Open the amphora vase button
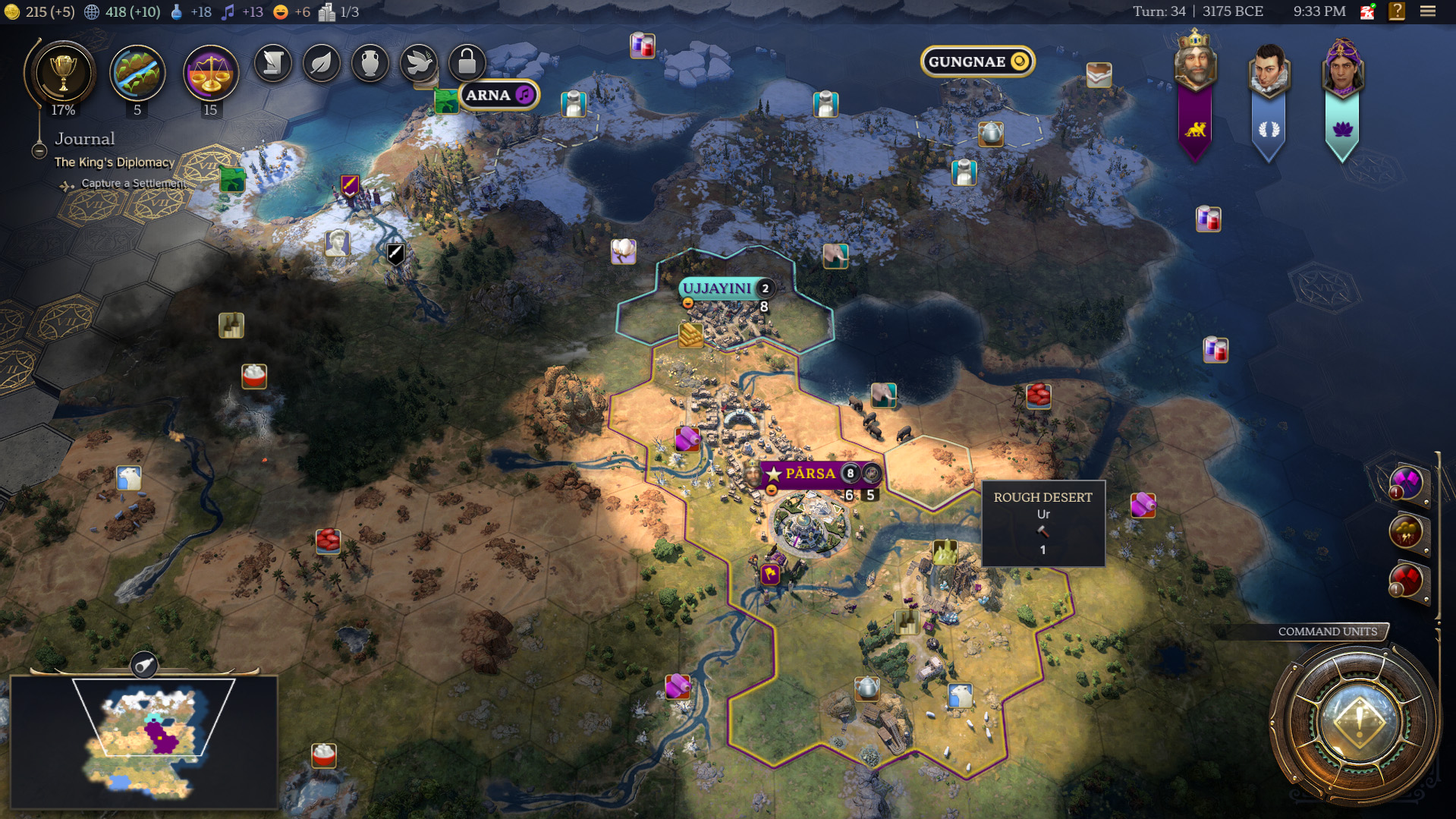This screenshot has height=819, width=1456. 370,63
